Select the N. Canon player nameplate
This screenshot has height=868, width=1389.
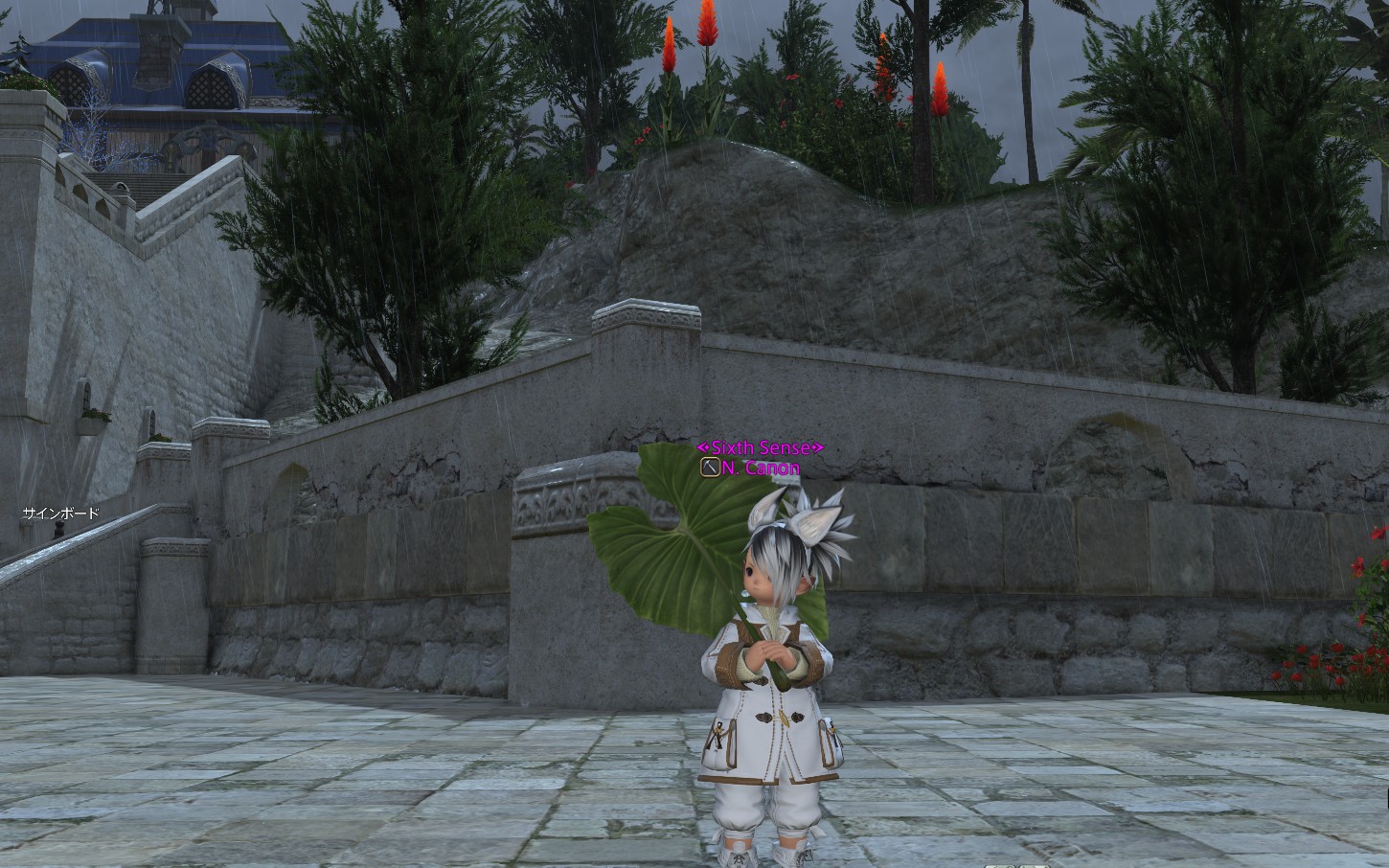(761, 468)
